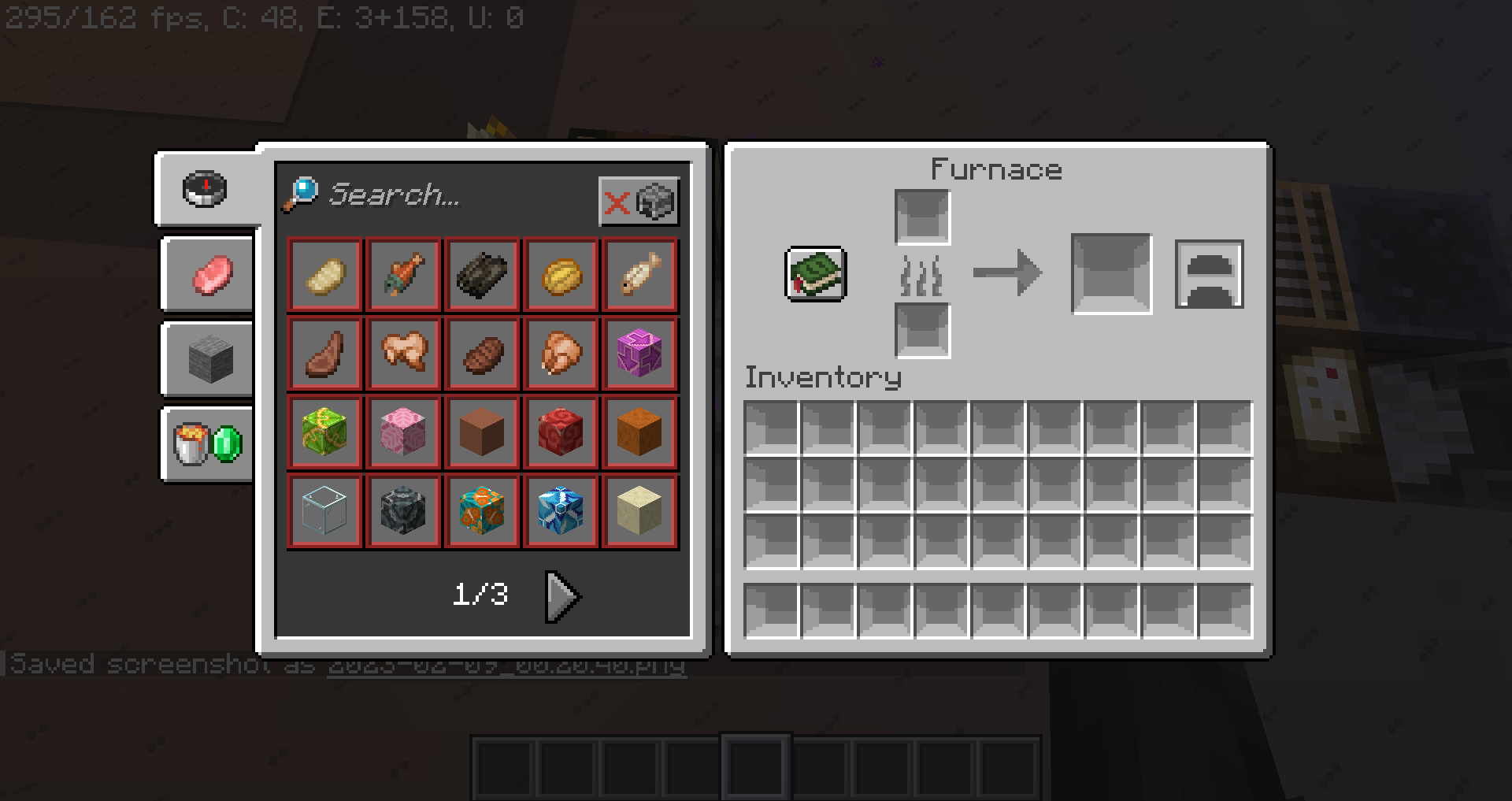Choose the glass smelting recipe

click(324, 510)
